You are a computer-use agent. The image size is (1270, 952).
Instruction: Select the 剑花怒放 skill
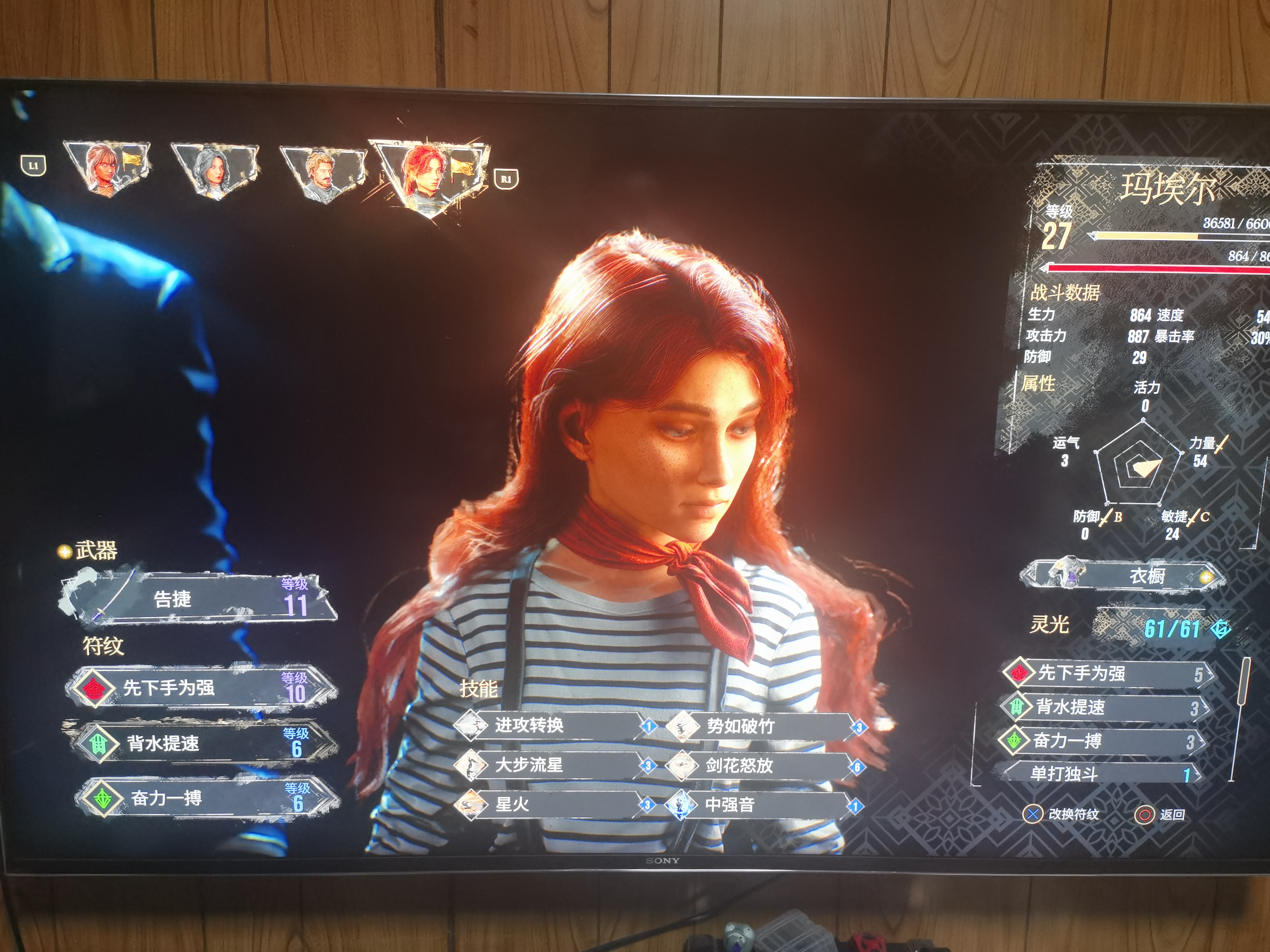coord(764,765)
